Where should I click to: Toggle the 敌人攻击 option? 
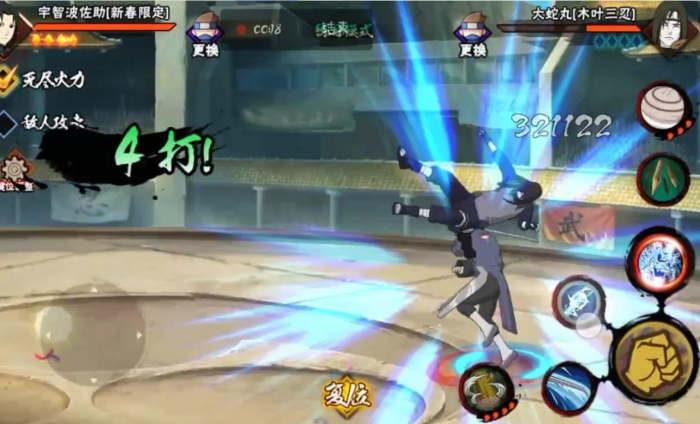coord(9,123)
